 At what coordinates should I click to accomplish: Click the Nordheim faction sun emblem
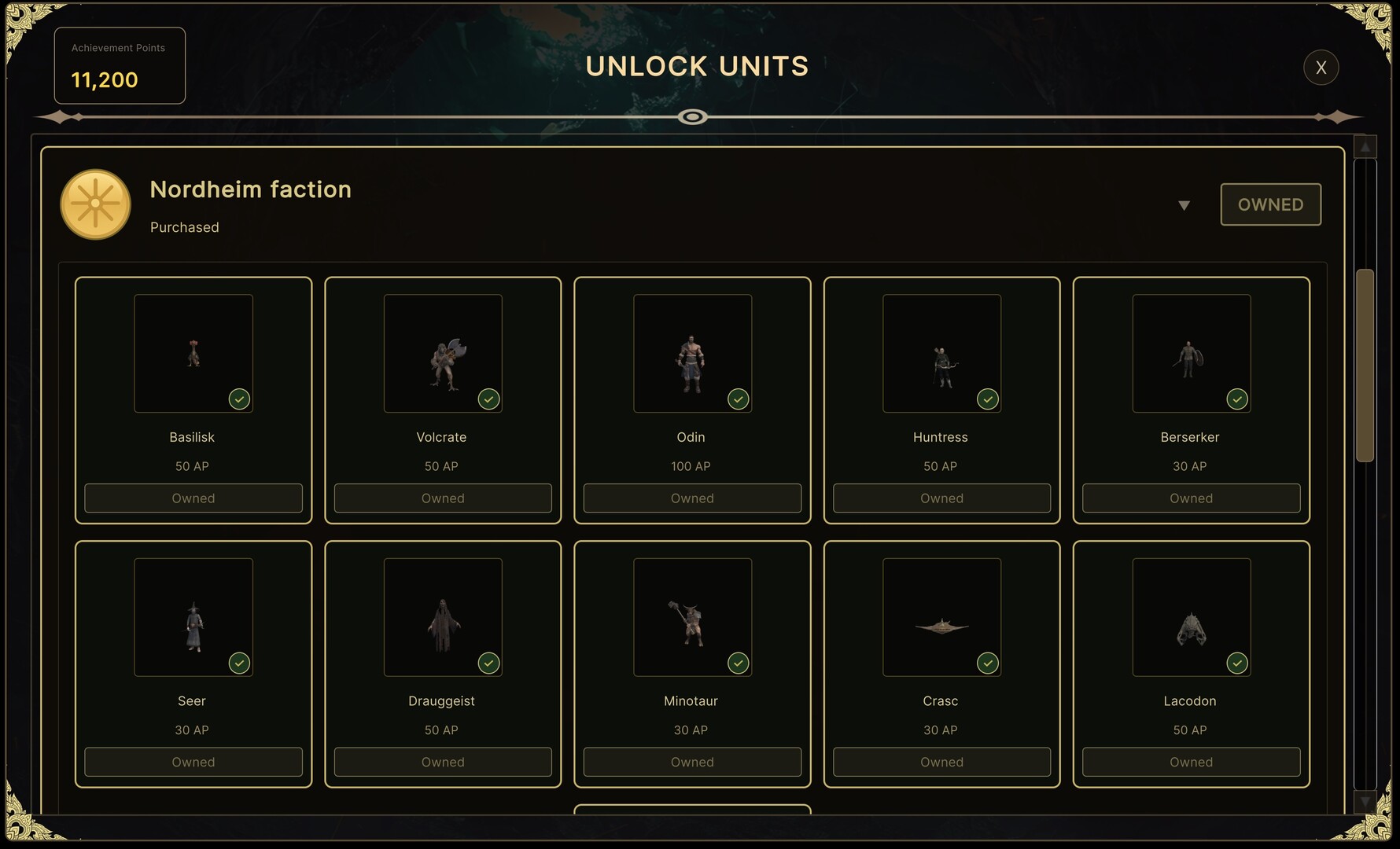pyautogui.click(x=95, y=204)
